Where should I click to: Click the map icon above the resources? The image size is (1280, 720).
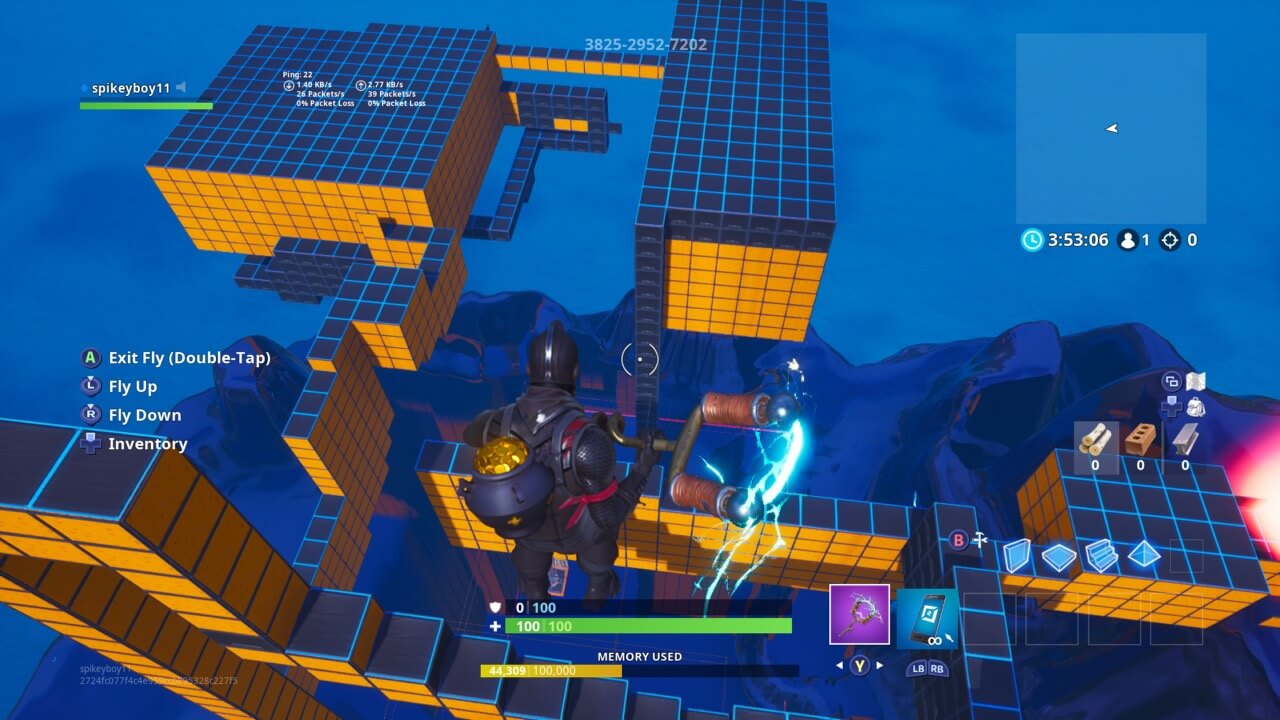point(1196,381)
